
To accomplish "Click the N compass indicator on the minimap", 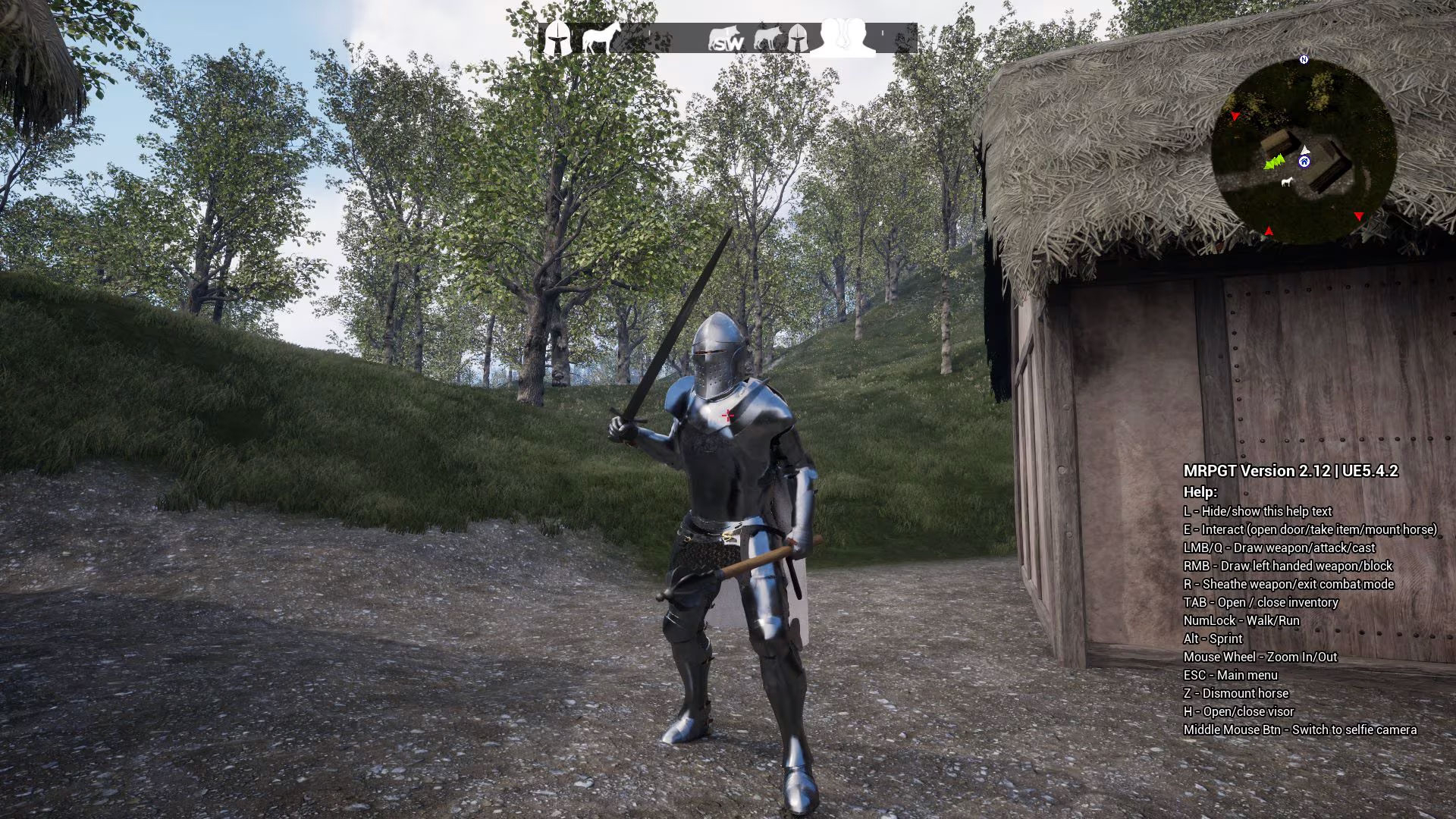I will tap(1304, 59).
